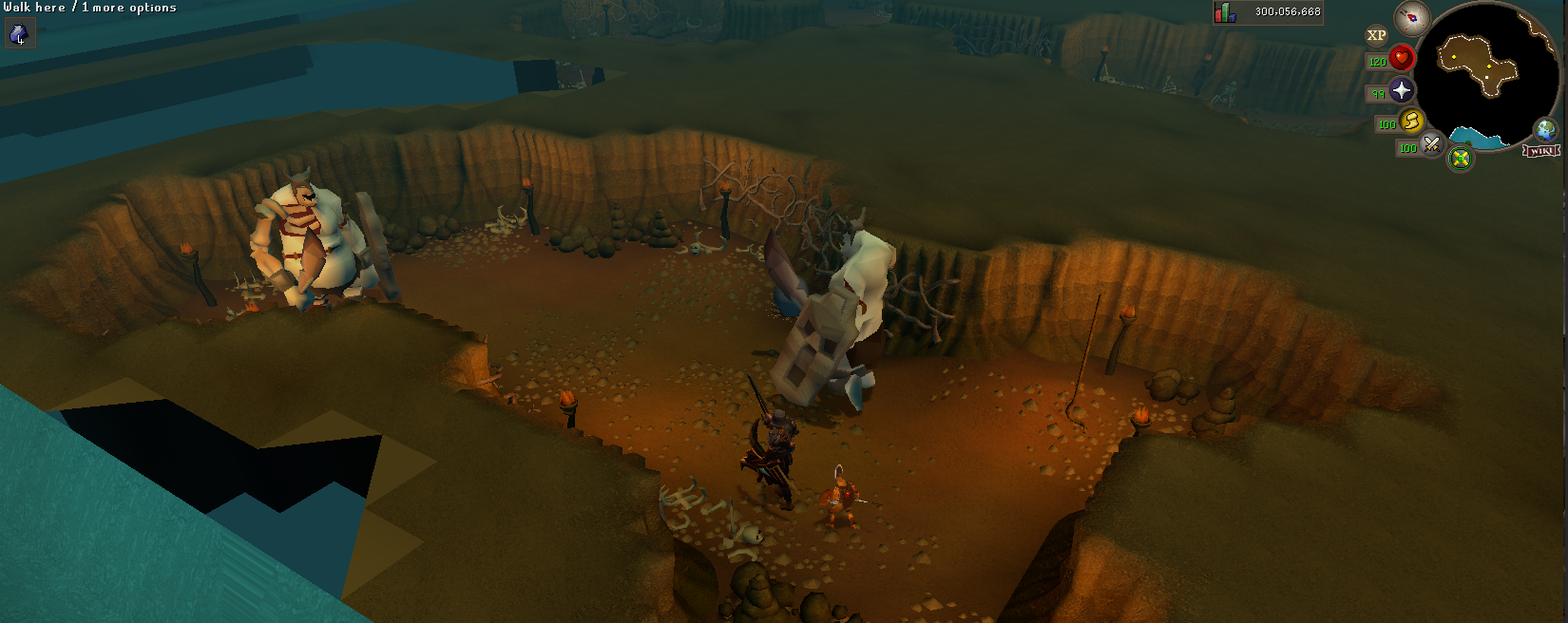Viewport: 1568px width, 623px height.
Task: Click the green gem activity adviser orb
Action: [1461, 158]
